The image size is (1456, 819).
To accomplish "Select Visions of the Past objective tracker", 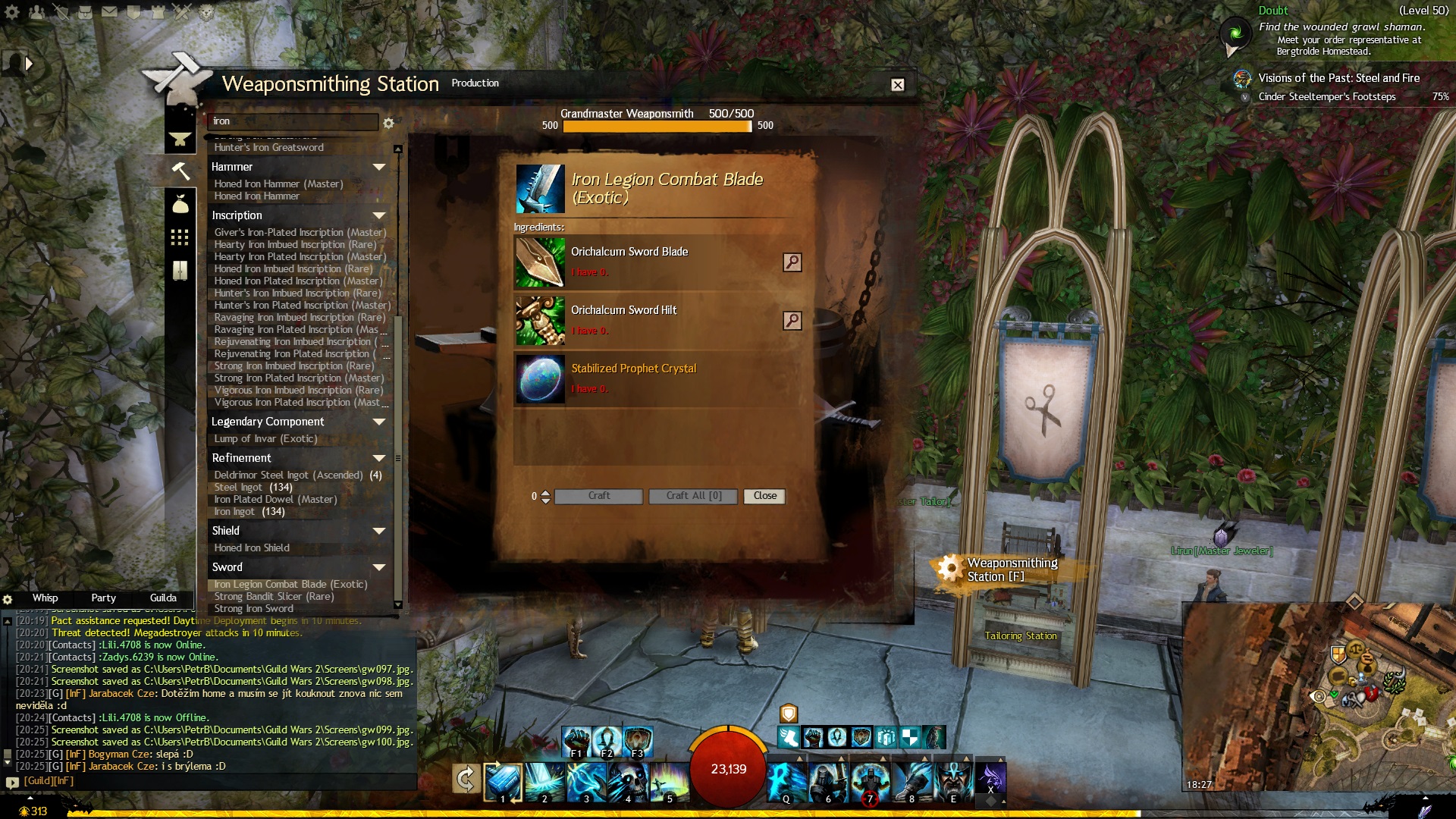I will click(1338, 78).
